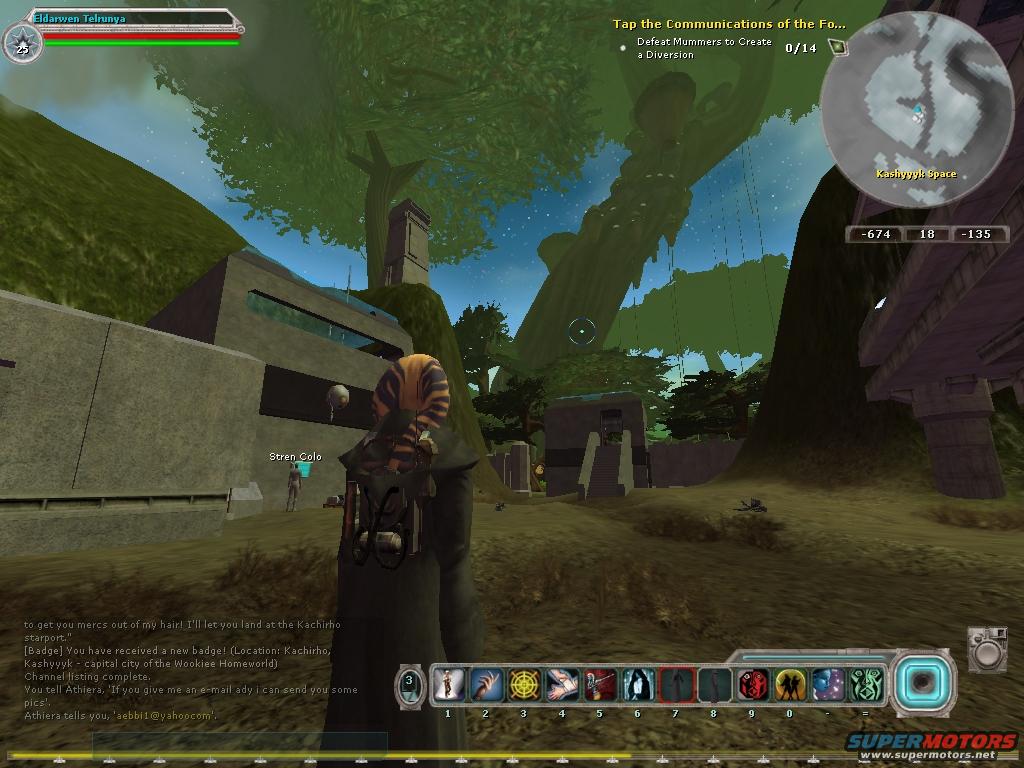
Task: Trigger the yellow web ability in slot 3
Action: pyautogui.click(x=524, y=685)
